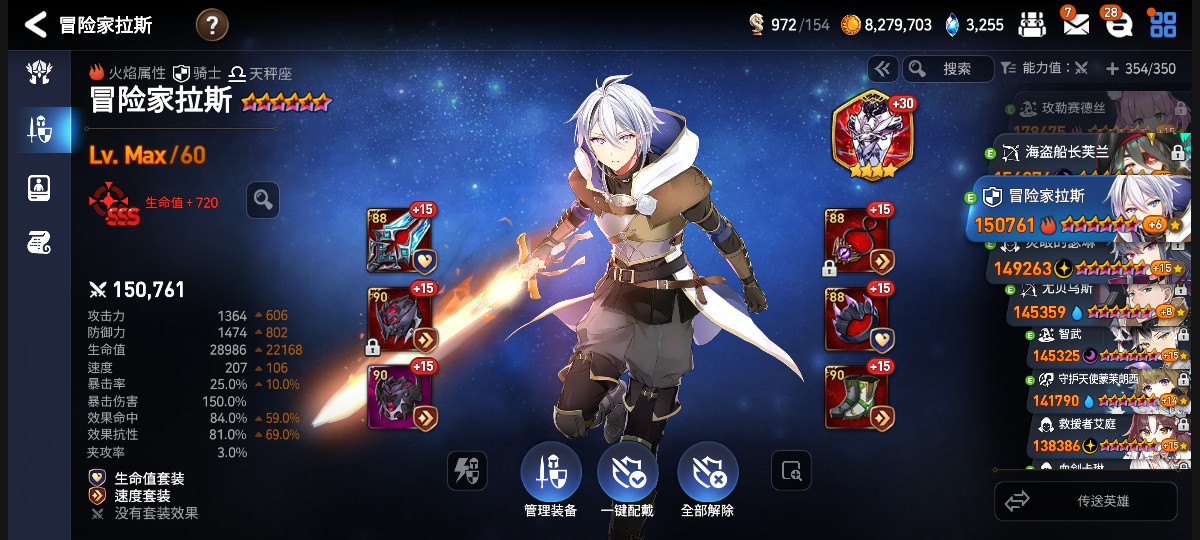Select the red necklace equipment slot

pos(855,240)
